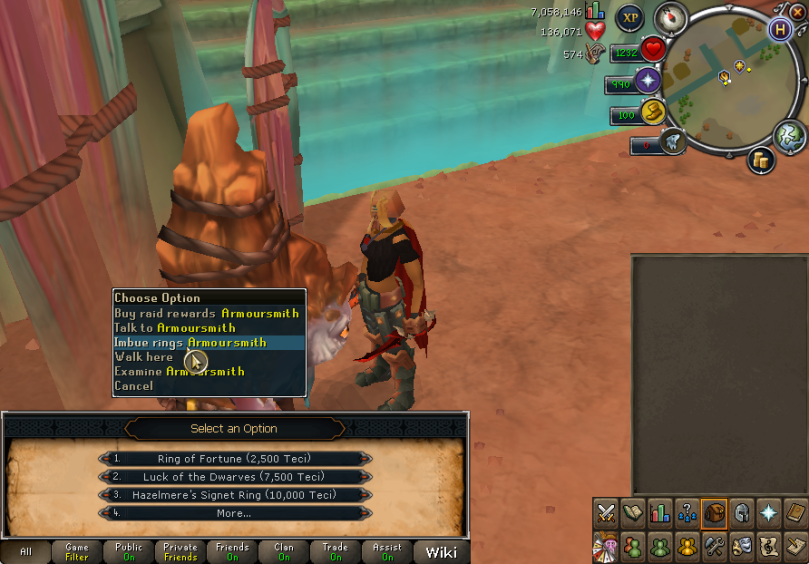
Task: Click the compass to face north
Action: (x=671, y=18)
